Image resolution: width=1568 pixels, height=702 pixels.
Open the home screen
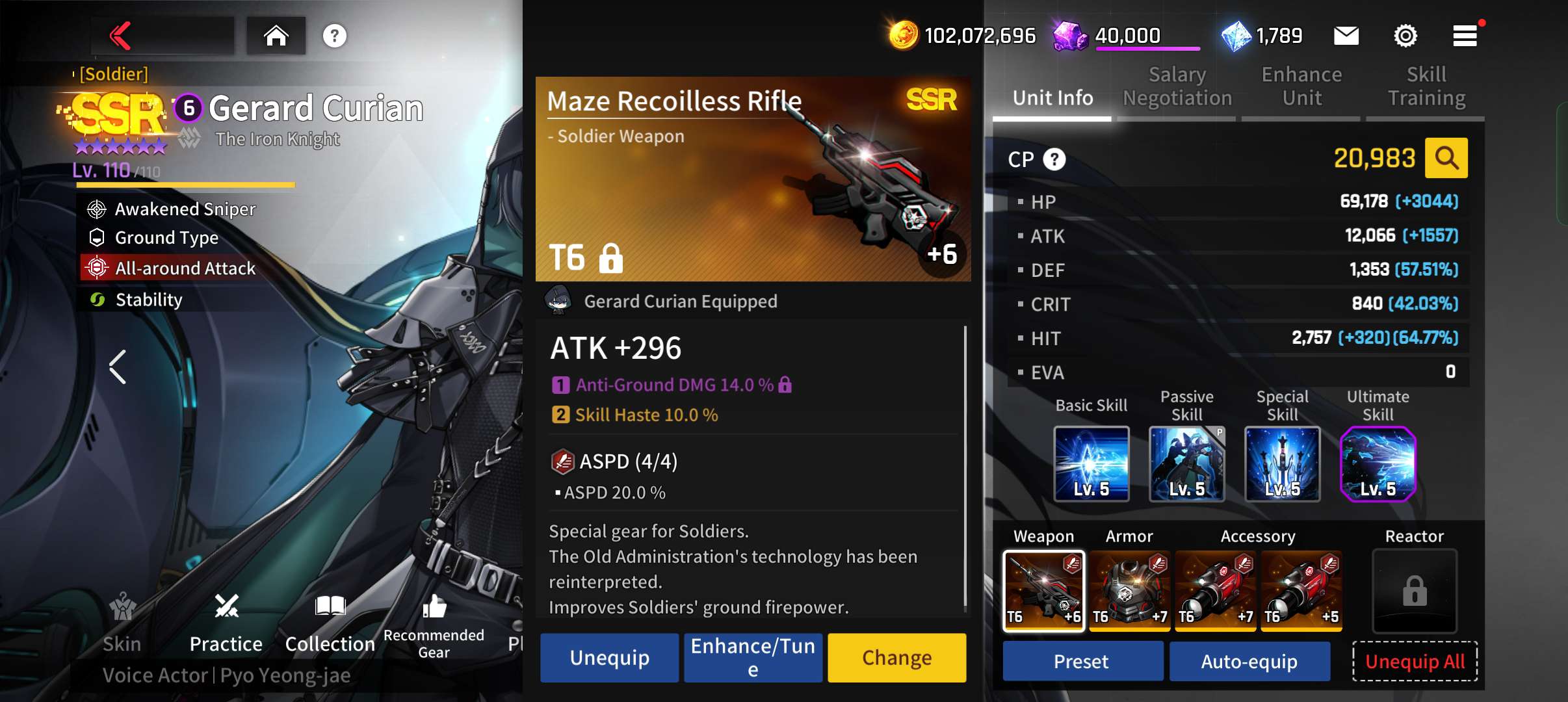(276, 36)
